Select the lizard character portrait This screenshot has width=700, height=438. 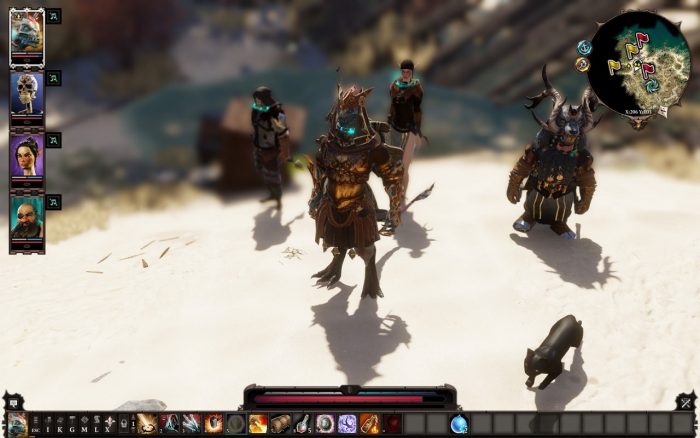(x=26, y=36)
